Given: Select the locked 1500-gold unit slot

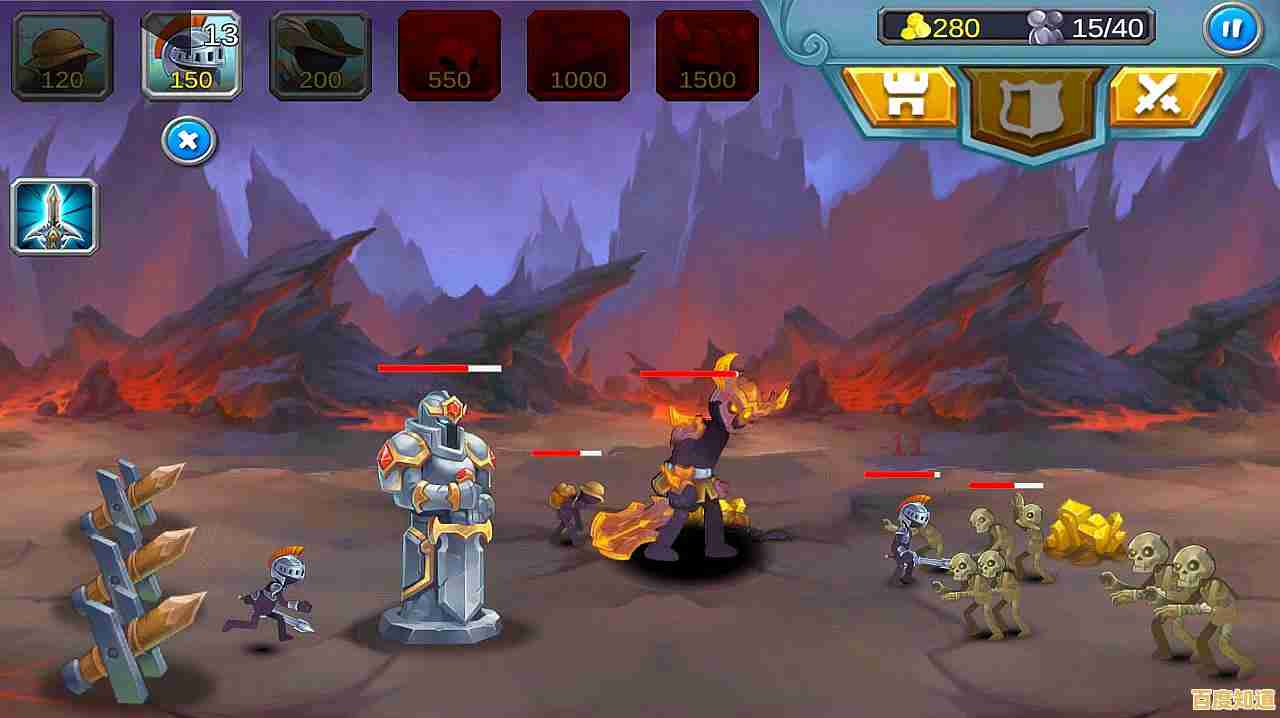Looking at the screenshot, I should point(706,55).
